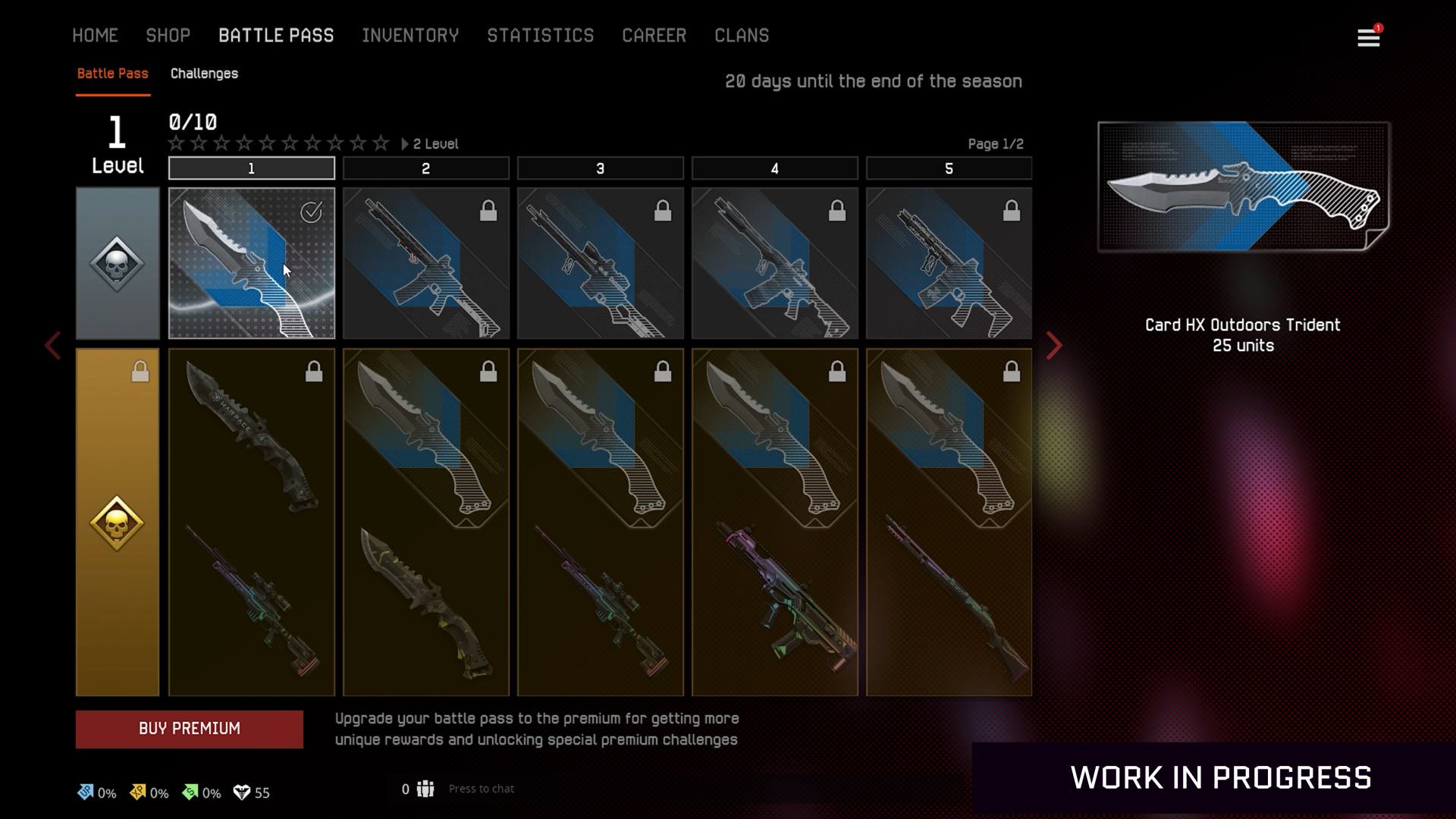
Task: Go to the previous rewards page arrow
Action: 52,346
